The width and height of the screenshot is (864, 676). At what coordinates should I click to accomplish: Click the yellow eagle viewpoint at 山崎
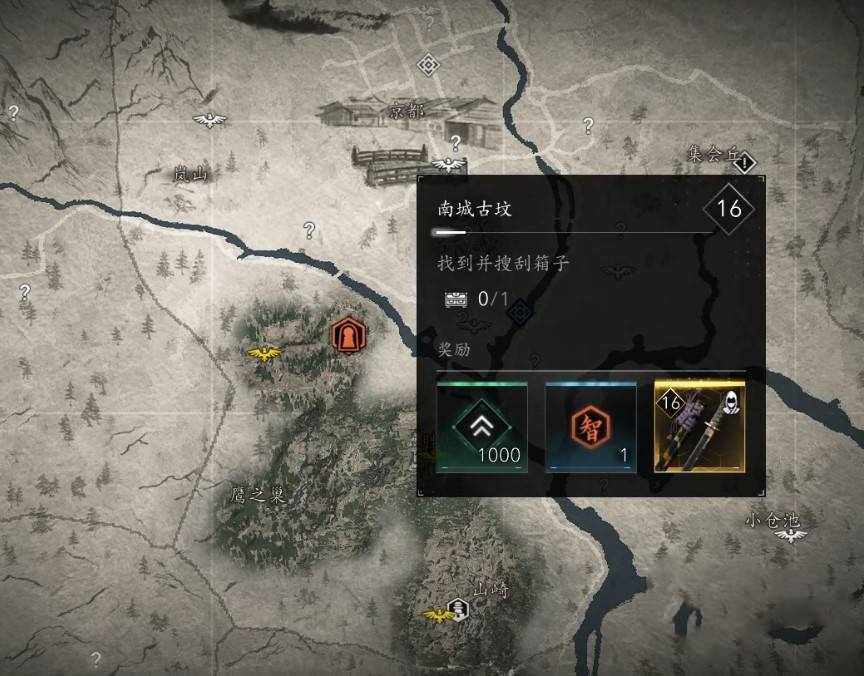point(436,614)
